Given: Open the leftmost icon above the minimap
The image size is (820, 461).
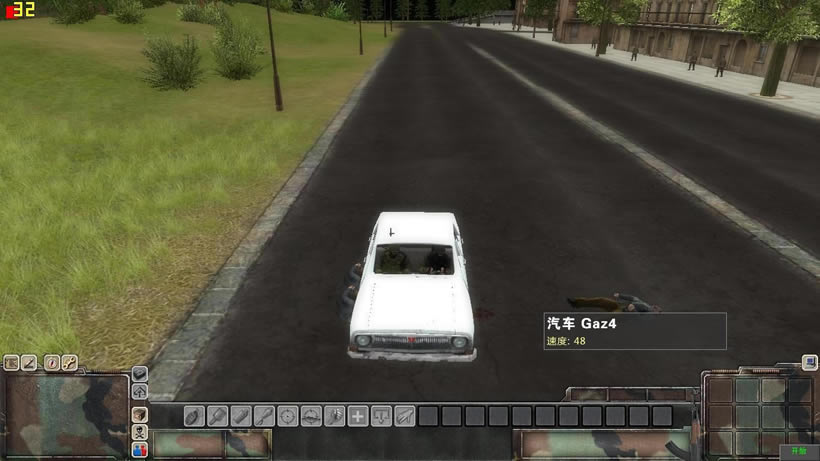Looking at the screenshot, I should pyautogui.click(x=12, y=363).
